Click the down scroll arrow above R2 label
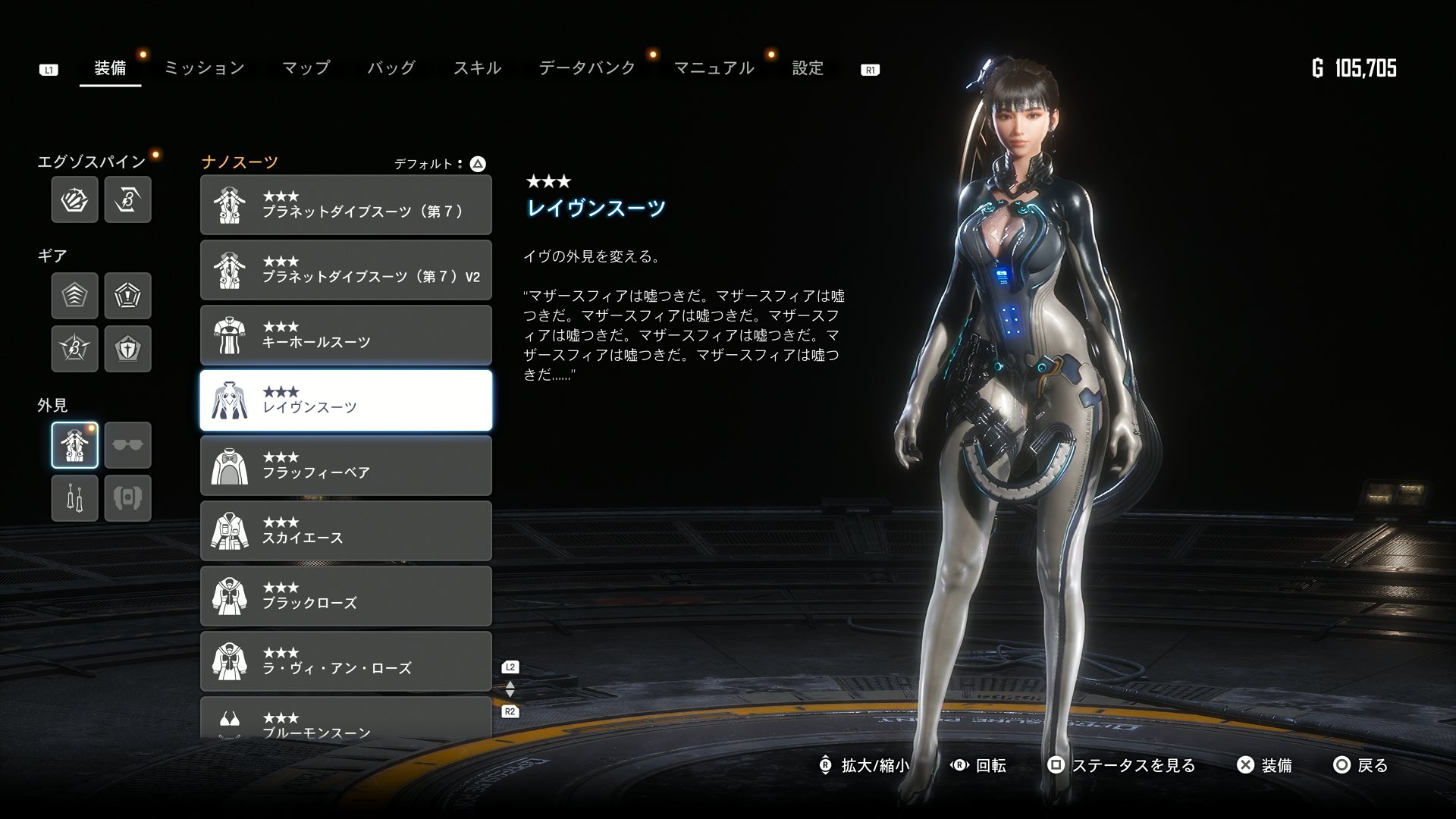The image size is (1456, 819). (x=510, y=693)
